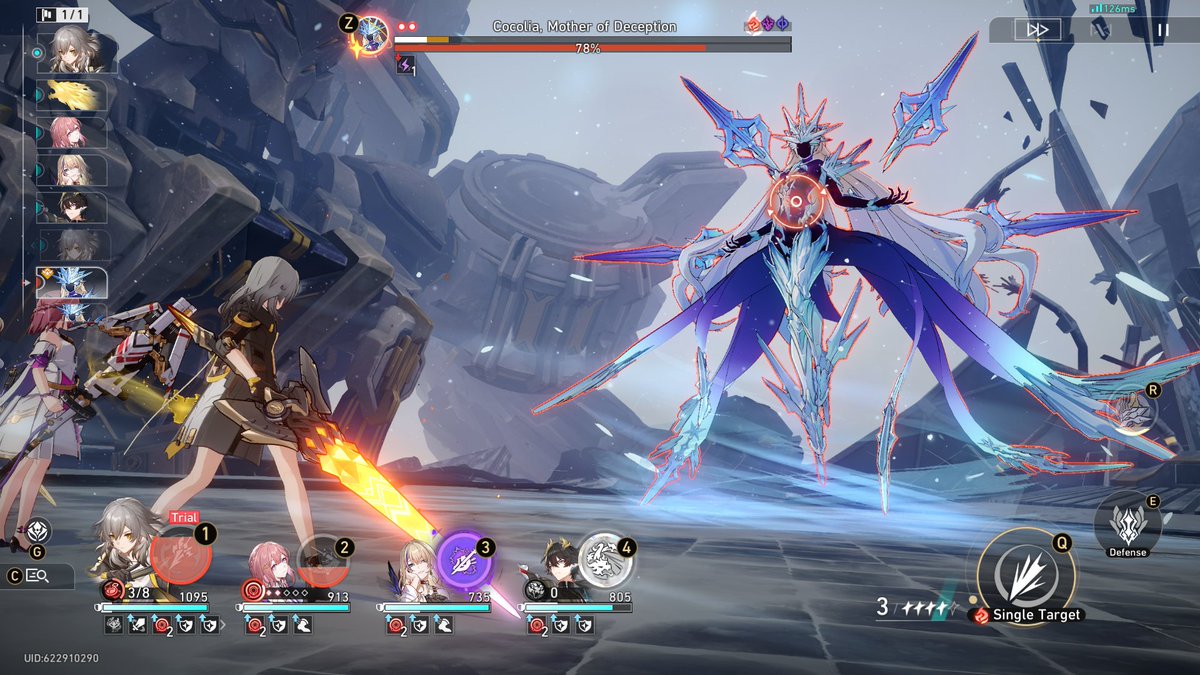Use the Single Target basic attack
Screen dimensions: 1200x675
click(1026, 577)
